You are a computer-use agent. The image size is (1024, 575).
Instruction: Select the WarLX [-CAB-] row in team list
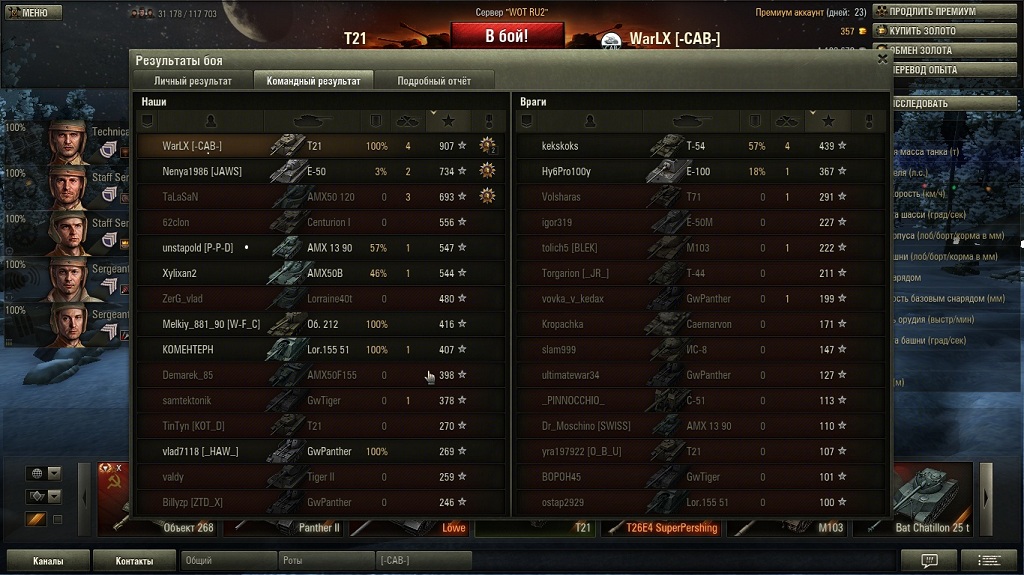[320, 146]
